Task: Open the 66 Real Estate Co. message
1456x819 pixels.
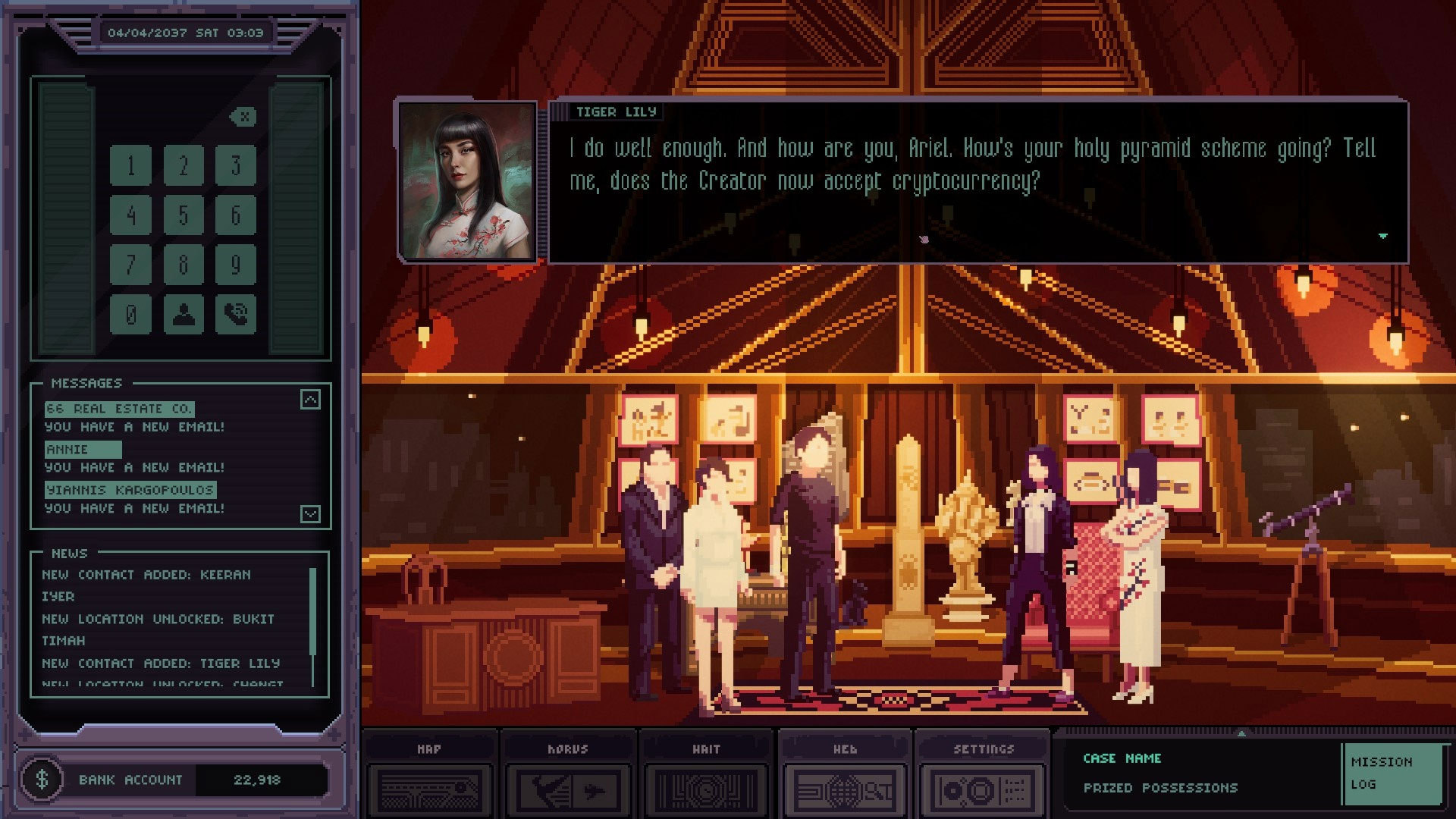Action: click(119, 409)
